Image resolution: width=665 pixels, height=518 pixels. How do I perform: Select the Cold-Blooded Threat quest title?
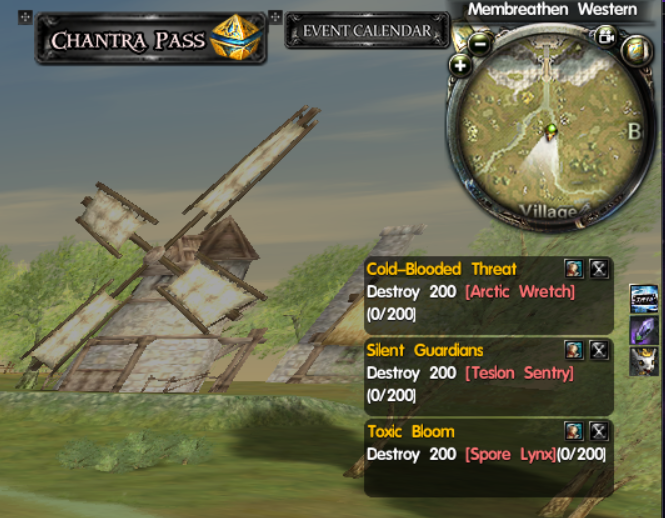point(441,269)
